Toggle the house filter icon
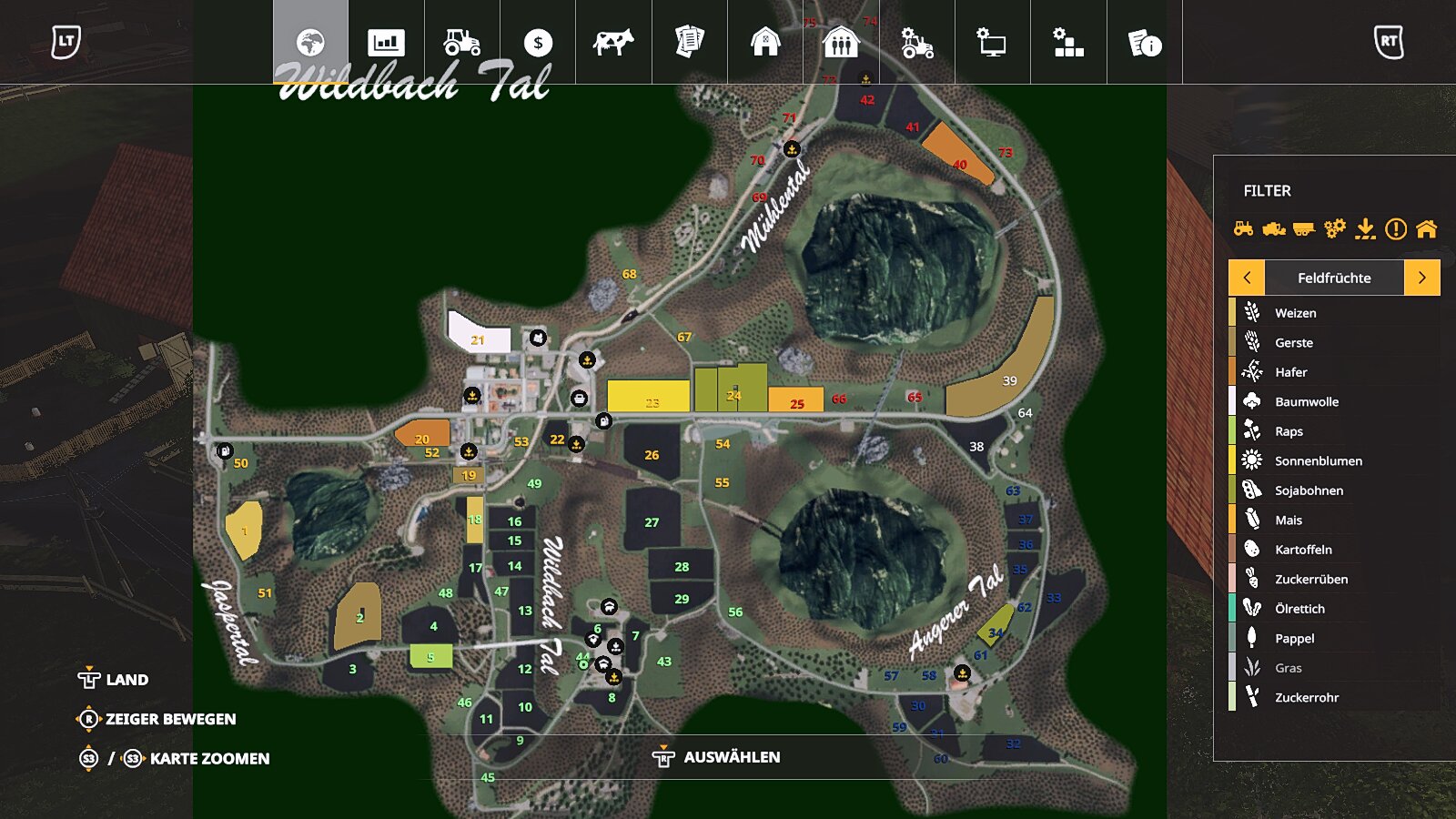Screen dimensions: 1456x819 coord(1426,229)
